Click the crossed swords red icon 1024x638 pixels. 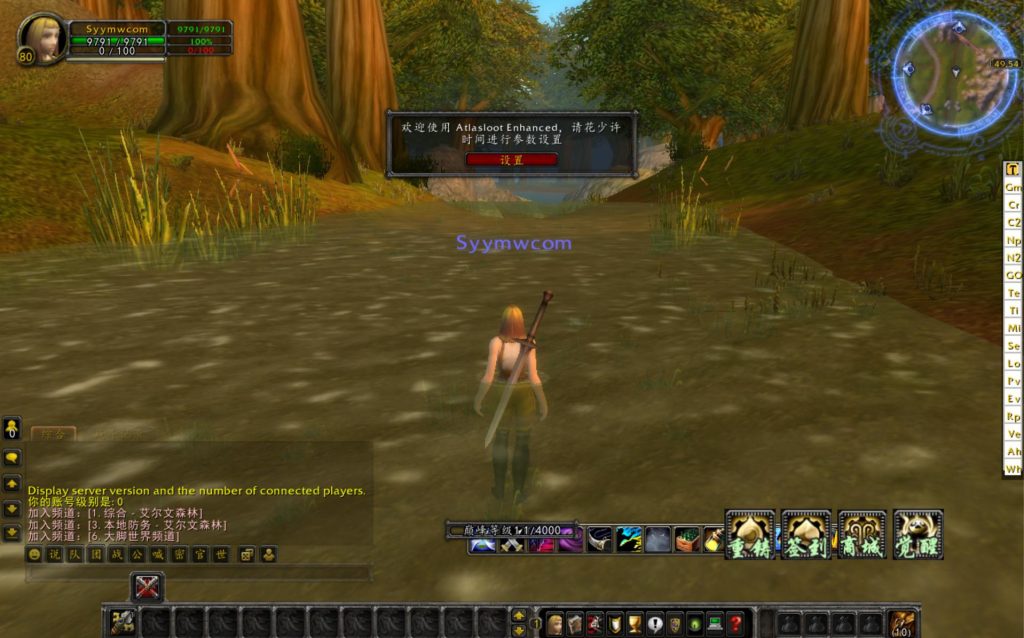pos(147,587)
